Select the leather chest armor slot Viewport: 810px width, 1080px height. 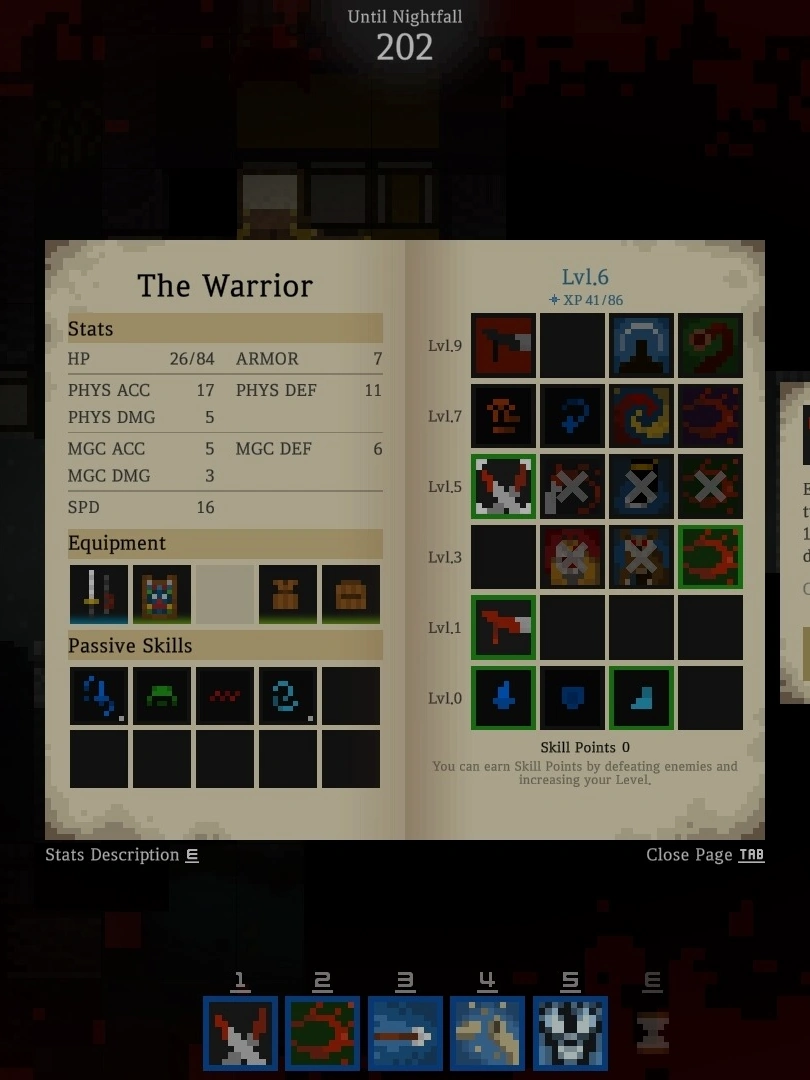pos(288,594)
